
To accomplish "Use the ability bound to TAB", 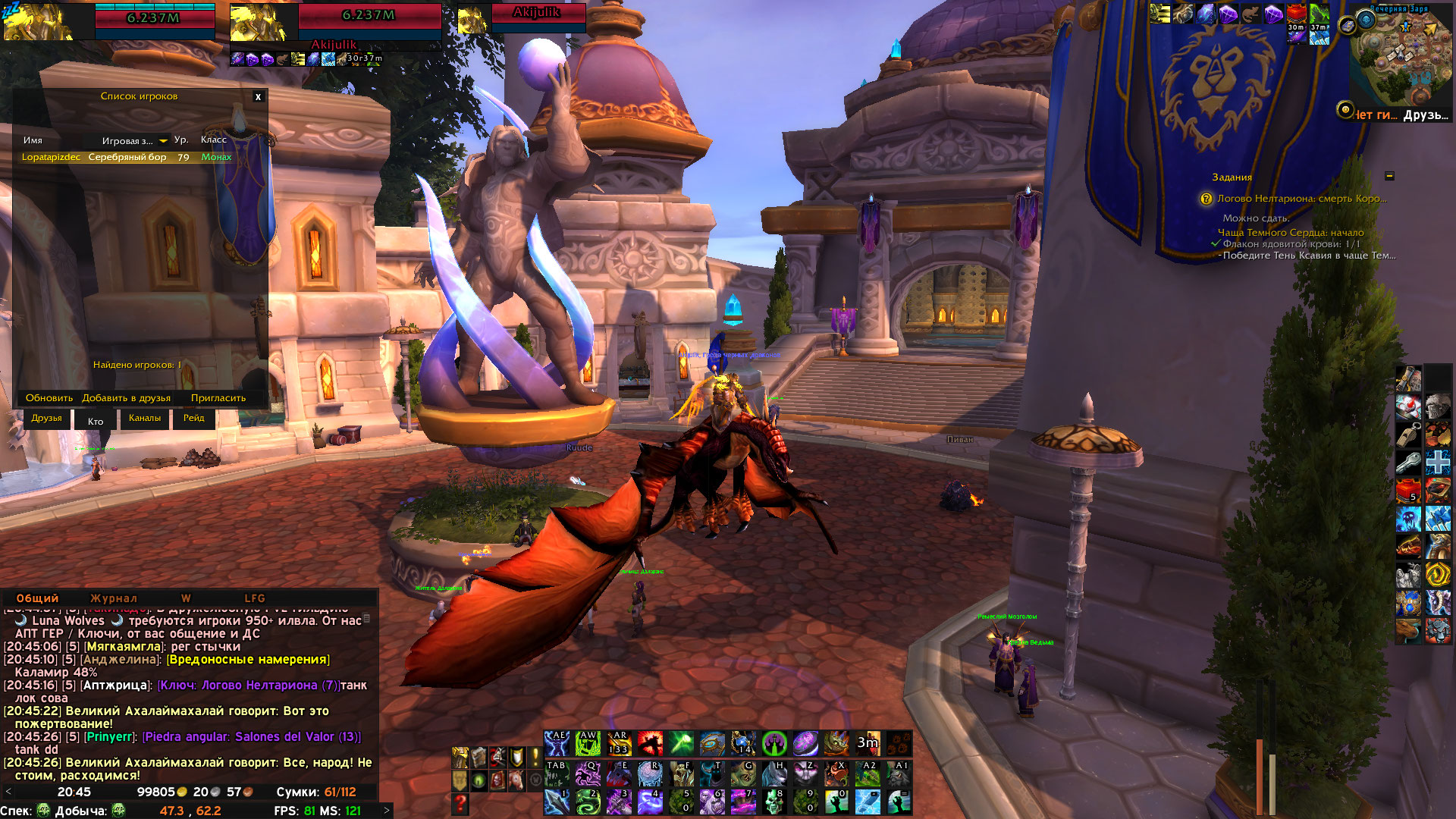I will pyautogui.click(x=557, y=774).
